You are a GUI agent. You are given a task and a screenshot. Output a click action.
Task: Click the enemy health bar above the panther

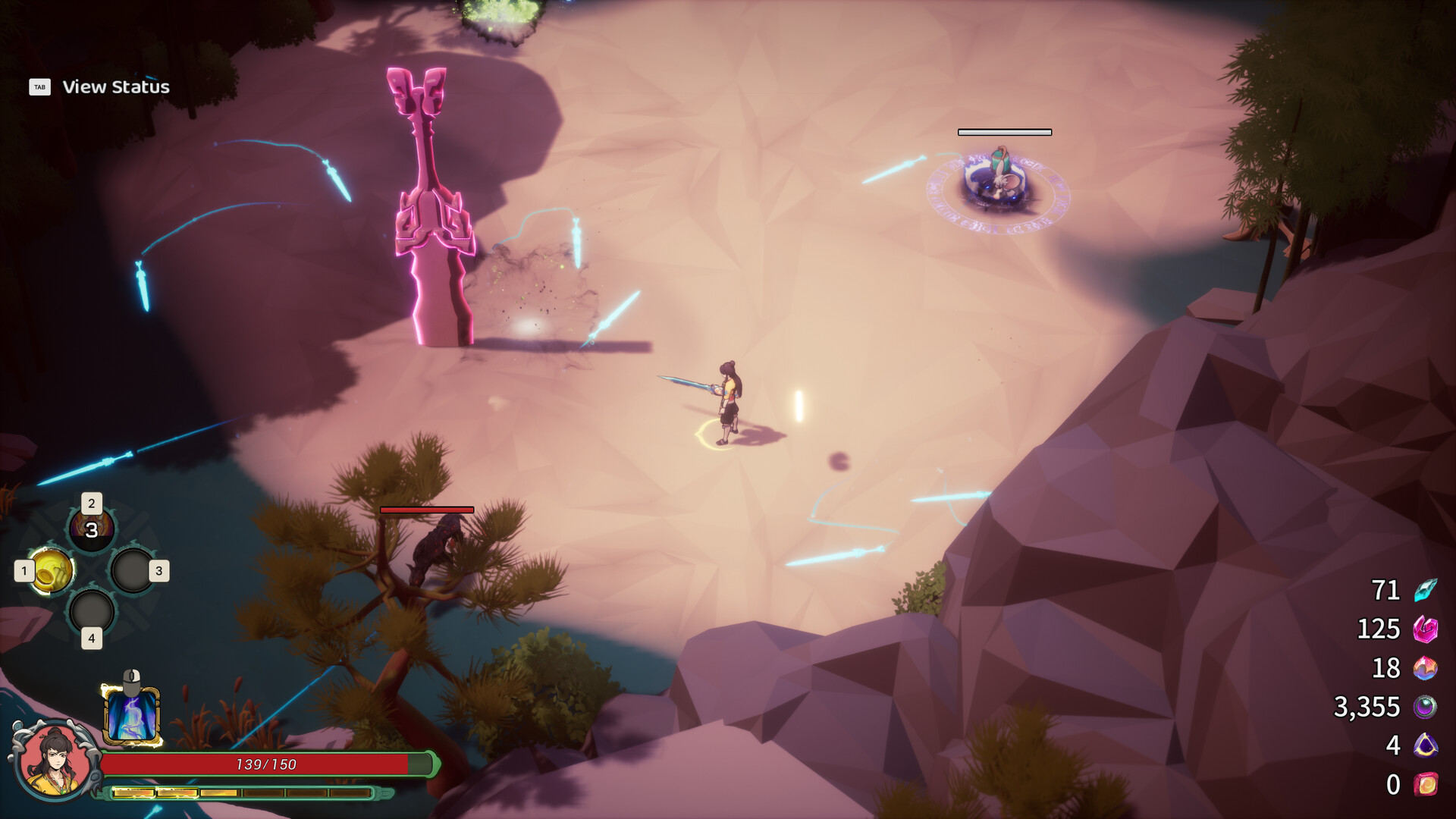tap(427, 510)
